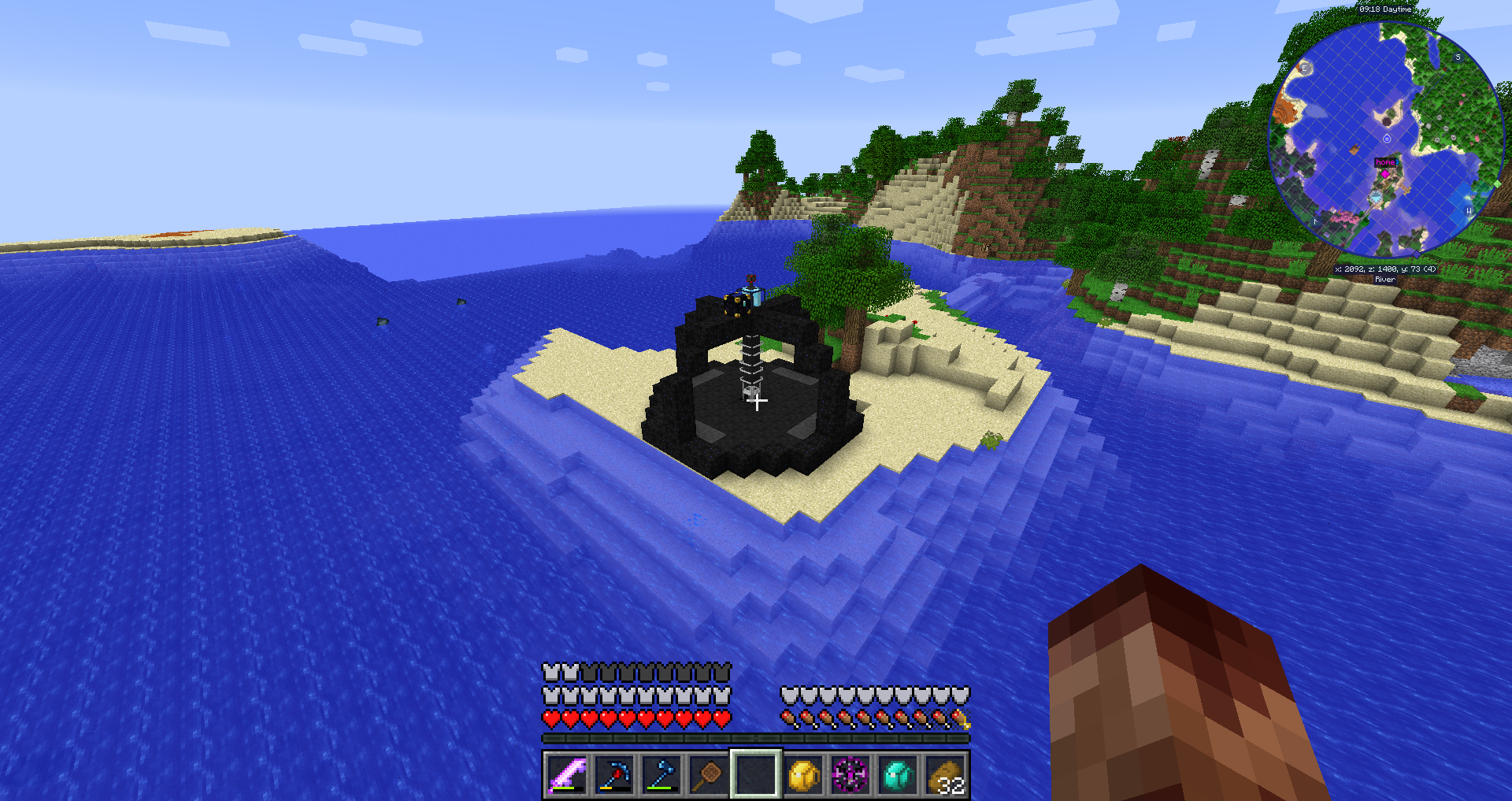
Task: Select the empty highlighted hotbar slot
Action: coord(756,775)
